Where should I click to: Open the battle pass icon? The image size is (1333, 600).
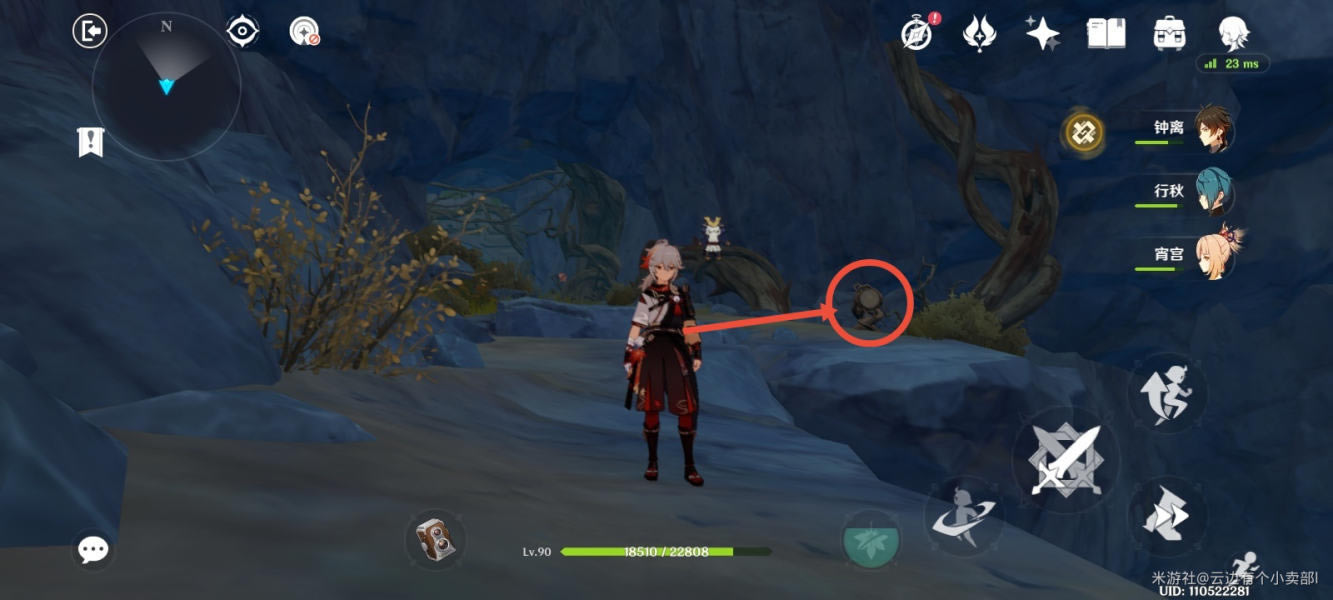click(x=979, y=33)
